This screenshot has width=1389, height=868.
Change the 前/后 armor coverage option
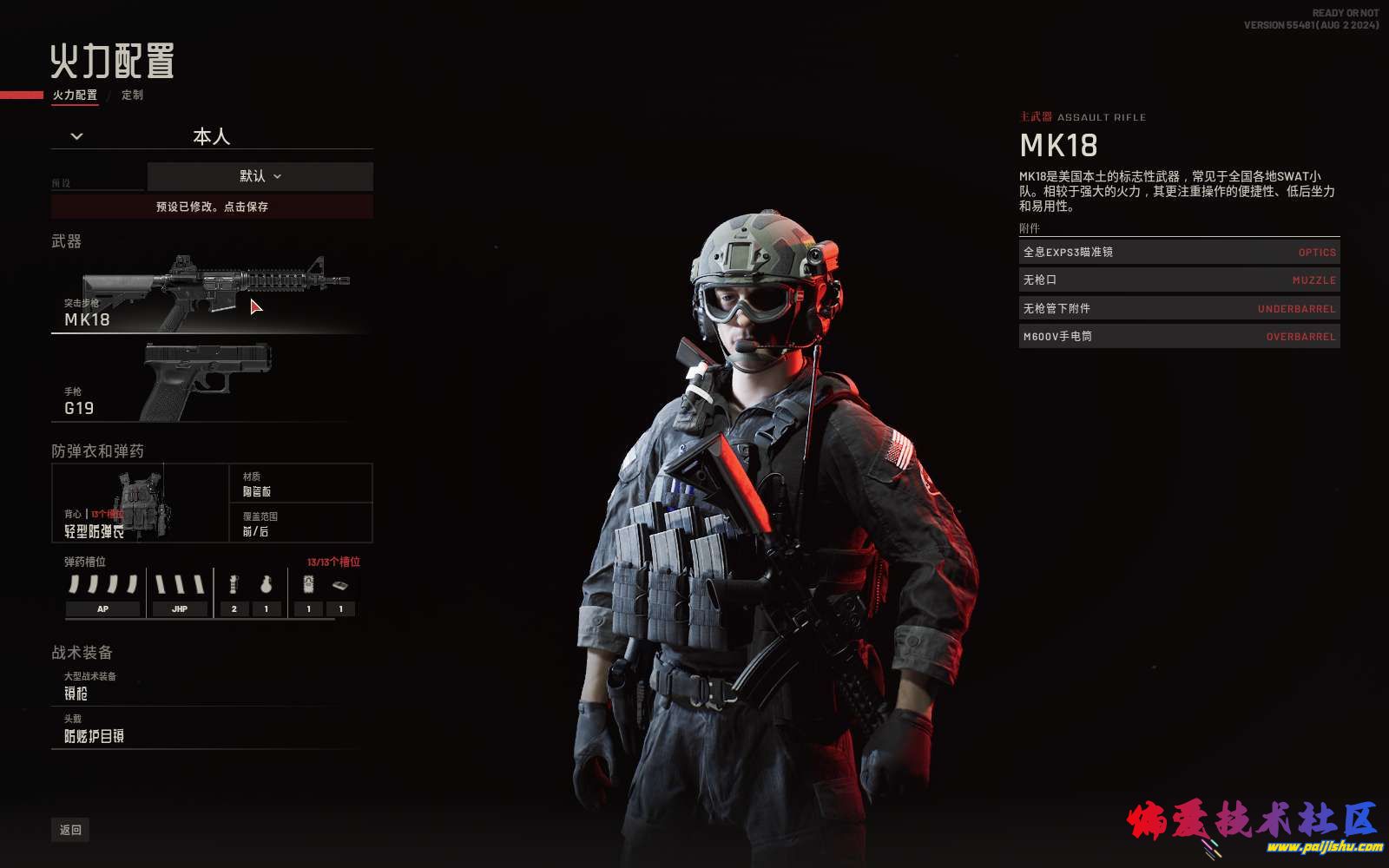click(x=300, y=523)
